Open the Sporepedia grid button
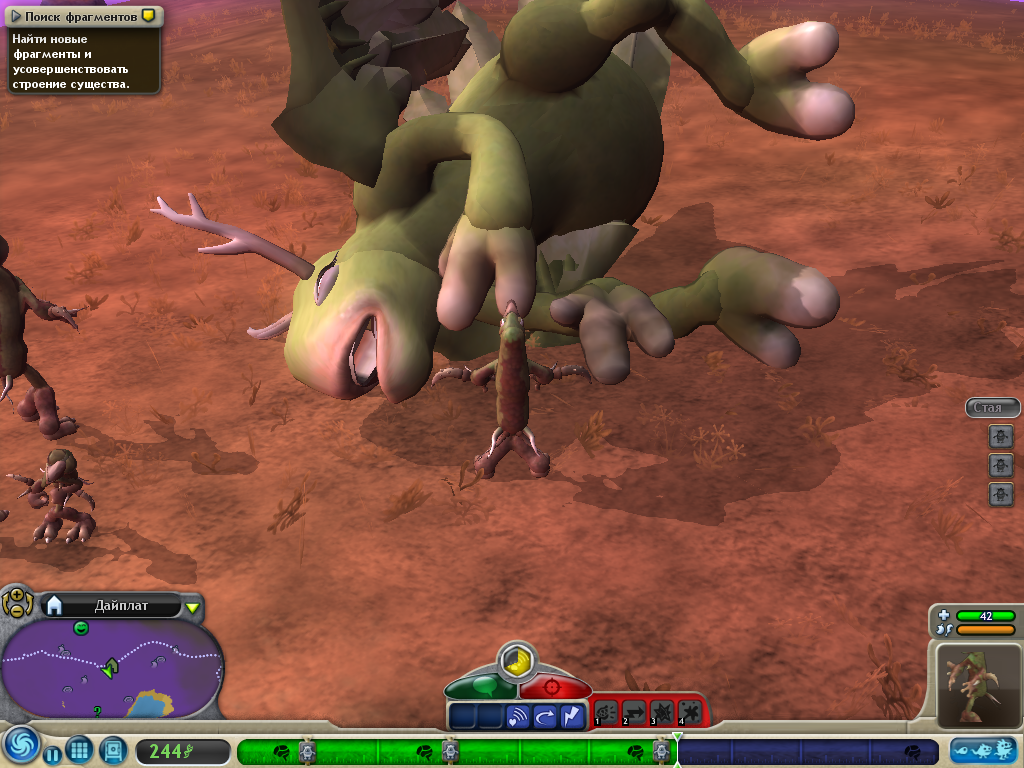The height and width of the screenshot is (768, 1024). click(81, 751)
